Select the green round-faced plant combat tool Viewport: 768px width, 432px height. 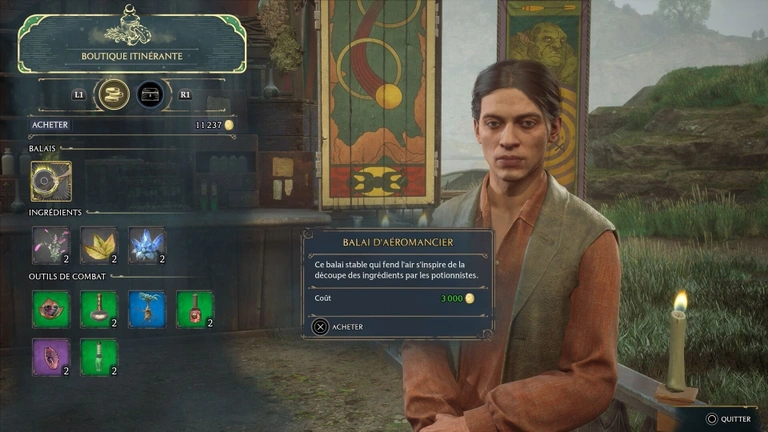(x=51, y=309)
